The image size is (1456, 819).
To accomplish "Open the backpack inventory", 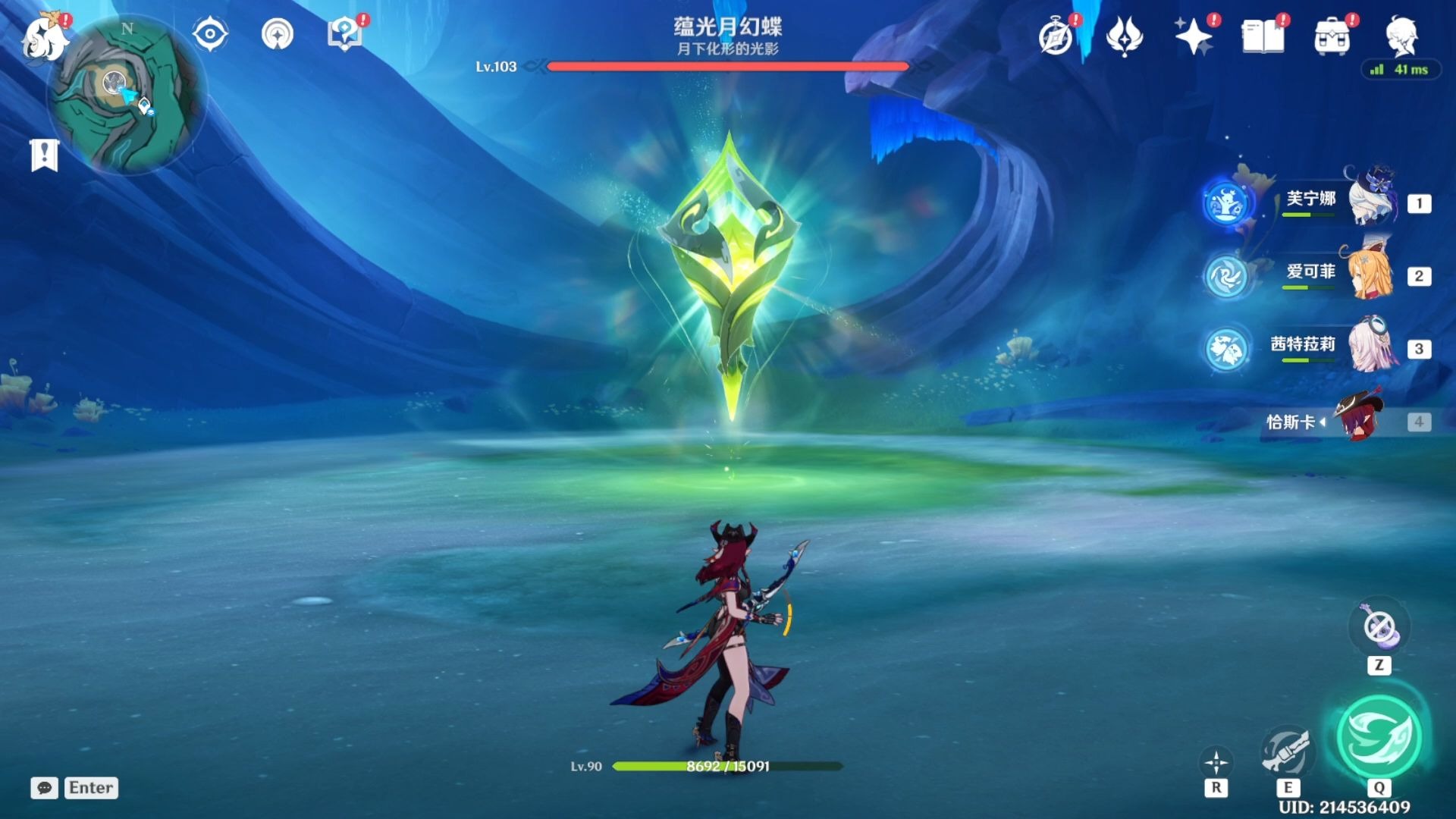I will click(1332, 36).
